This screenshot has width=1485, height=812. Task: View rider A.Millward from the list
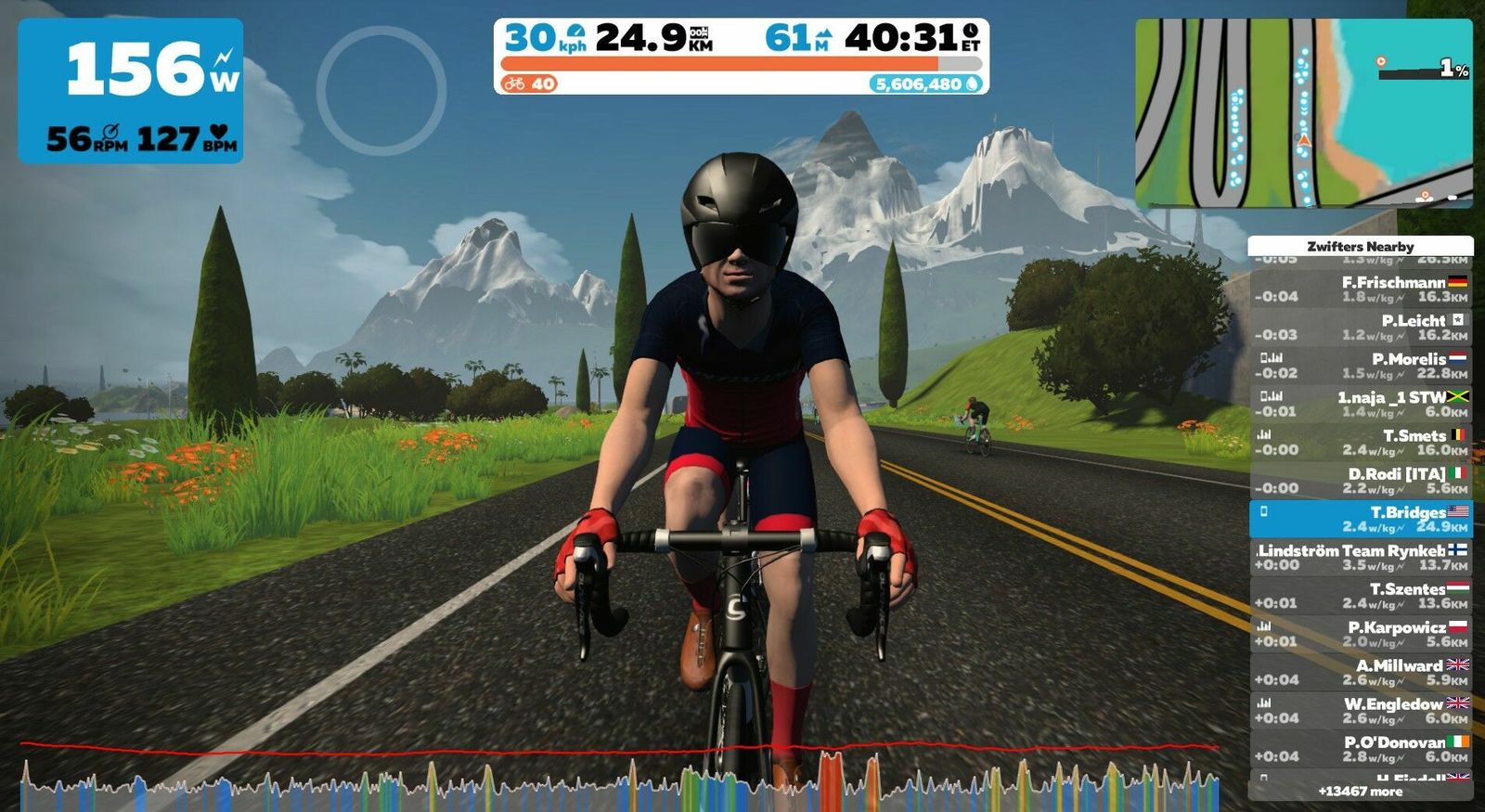click(1361, 672)
